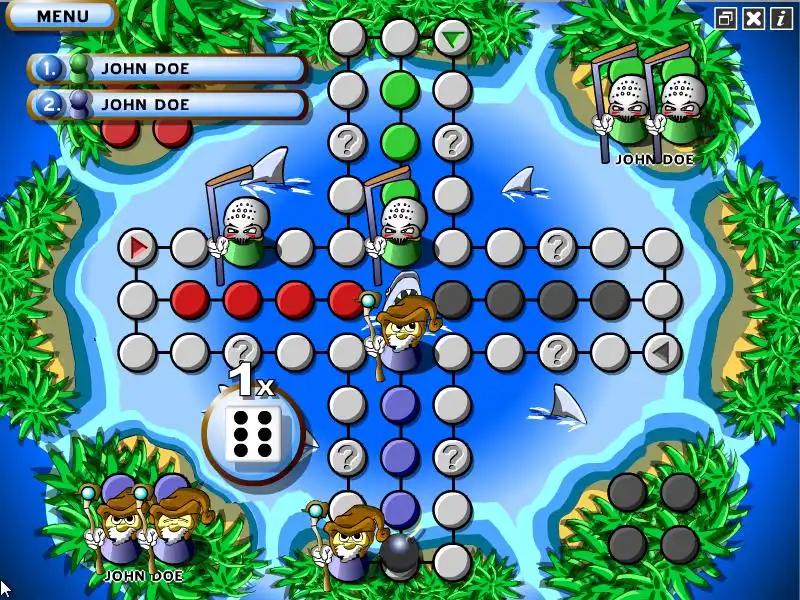The height and width of the screenshot is (600, 800).
Task: Toggle windowed mode with the window icon
Action: [727, 17]
